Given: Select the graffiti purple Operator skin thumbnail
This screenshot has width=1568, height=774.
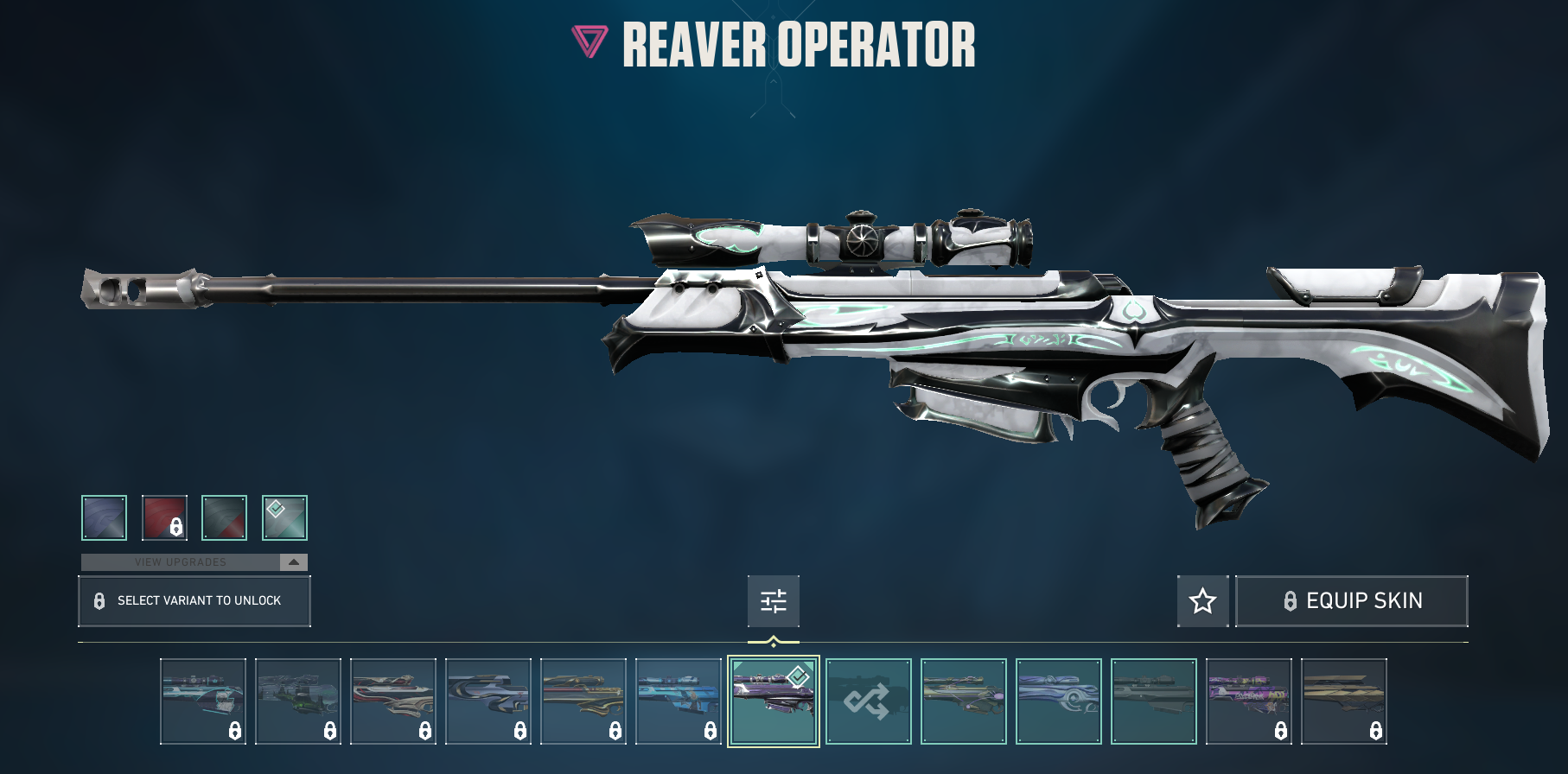Looking at the screenshot, I should 1248,701.
